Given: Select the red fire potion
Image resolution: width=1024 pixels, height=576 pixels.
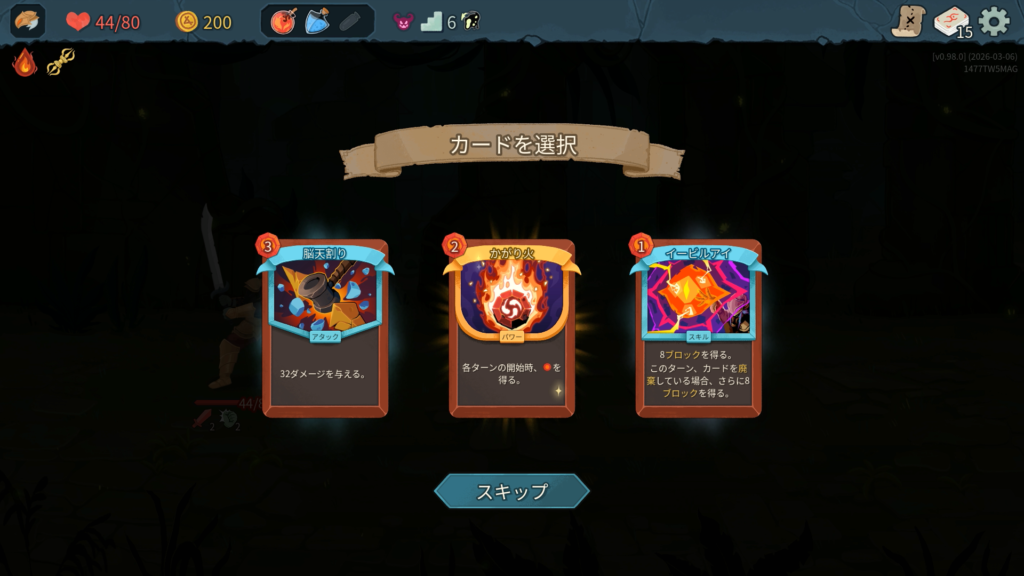Looking at the screenshot, I should tap(283, 21).
